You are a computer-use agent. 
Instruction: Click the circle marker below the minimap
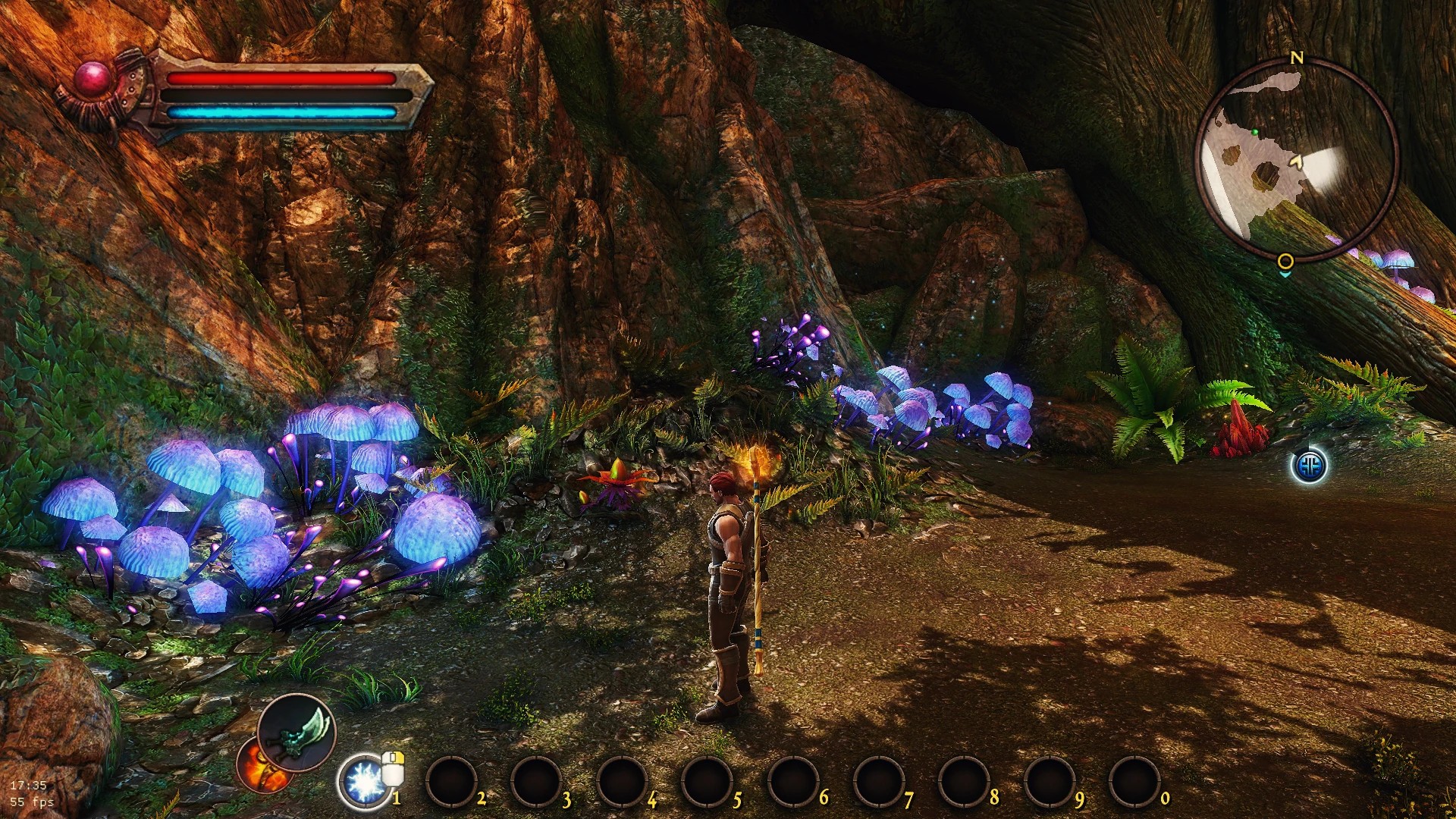click(1285, 261)
